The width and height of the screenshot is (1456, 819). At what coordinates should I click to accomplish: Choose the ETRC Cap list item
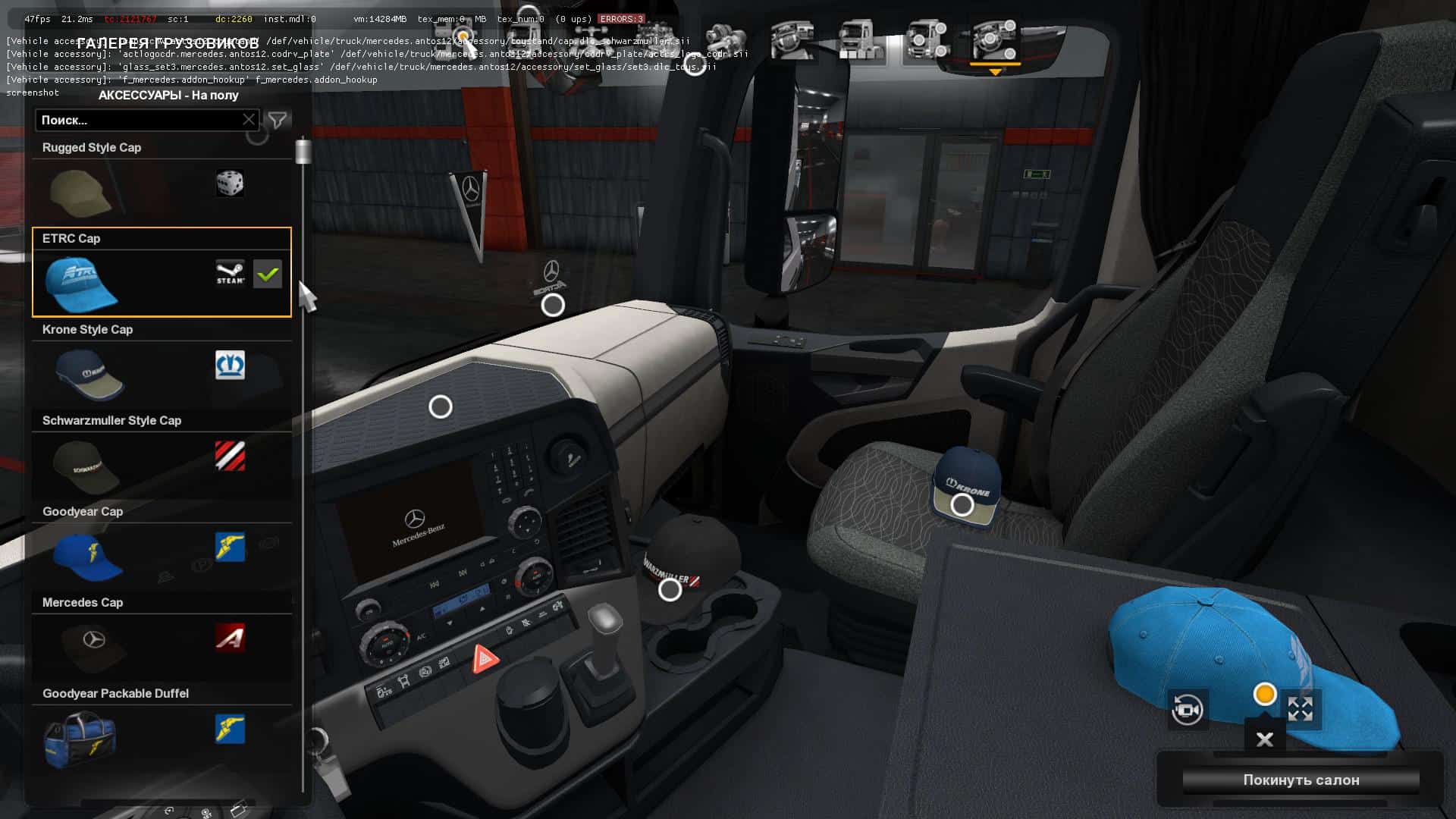[161, 272]
